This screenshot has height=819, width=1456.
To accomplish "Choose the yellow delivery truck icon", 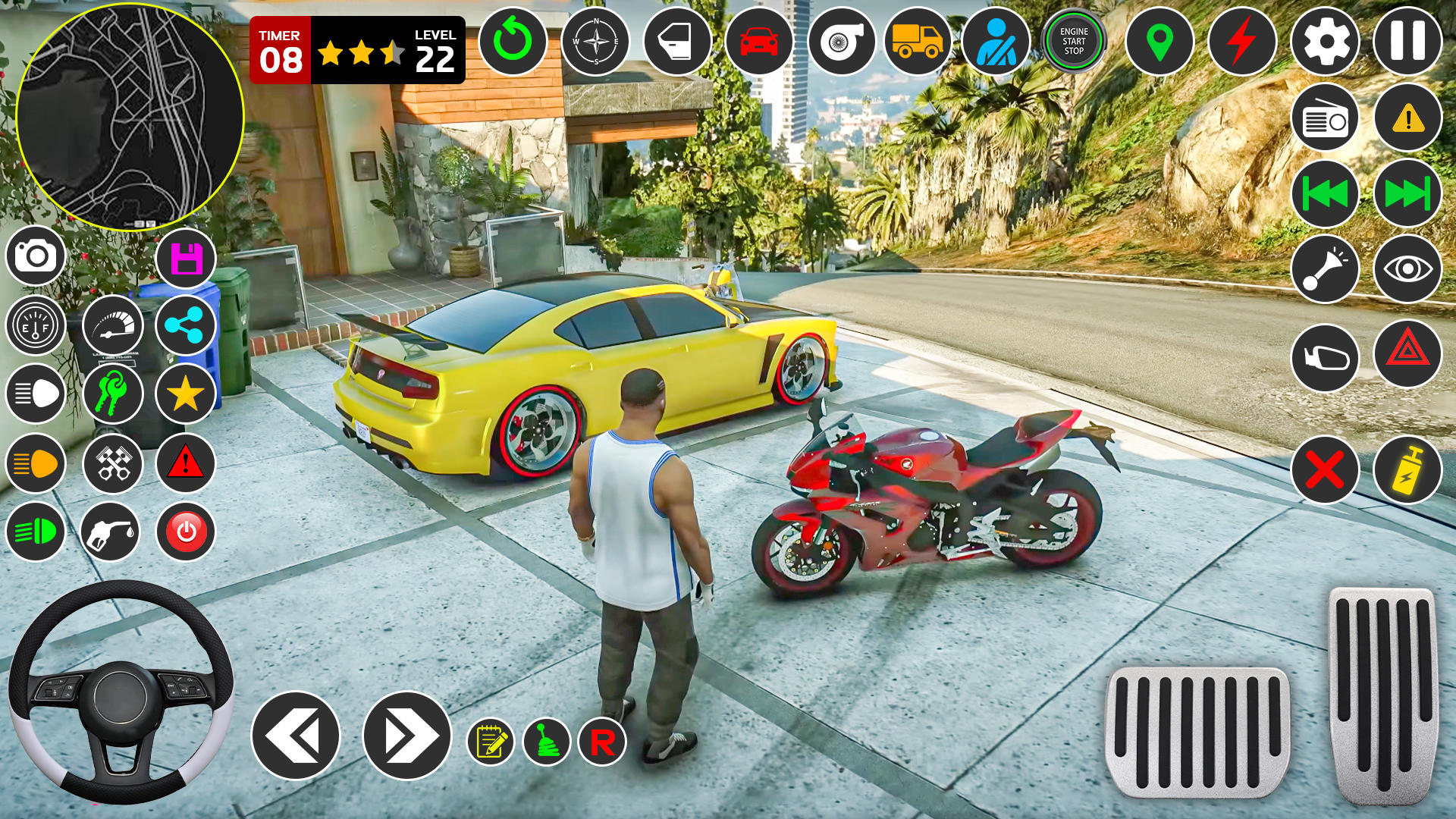I will coord(918,41).
